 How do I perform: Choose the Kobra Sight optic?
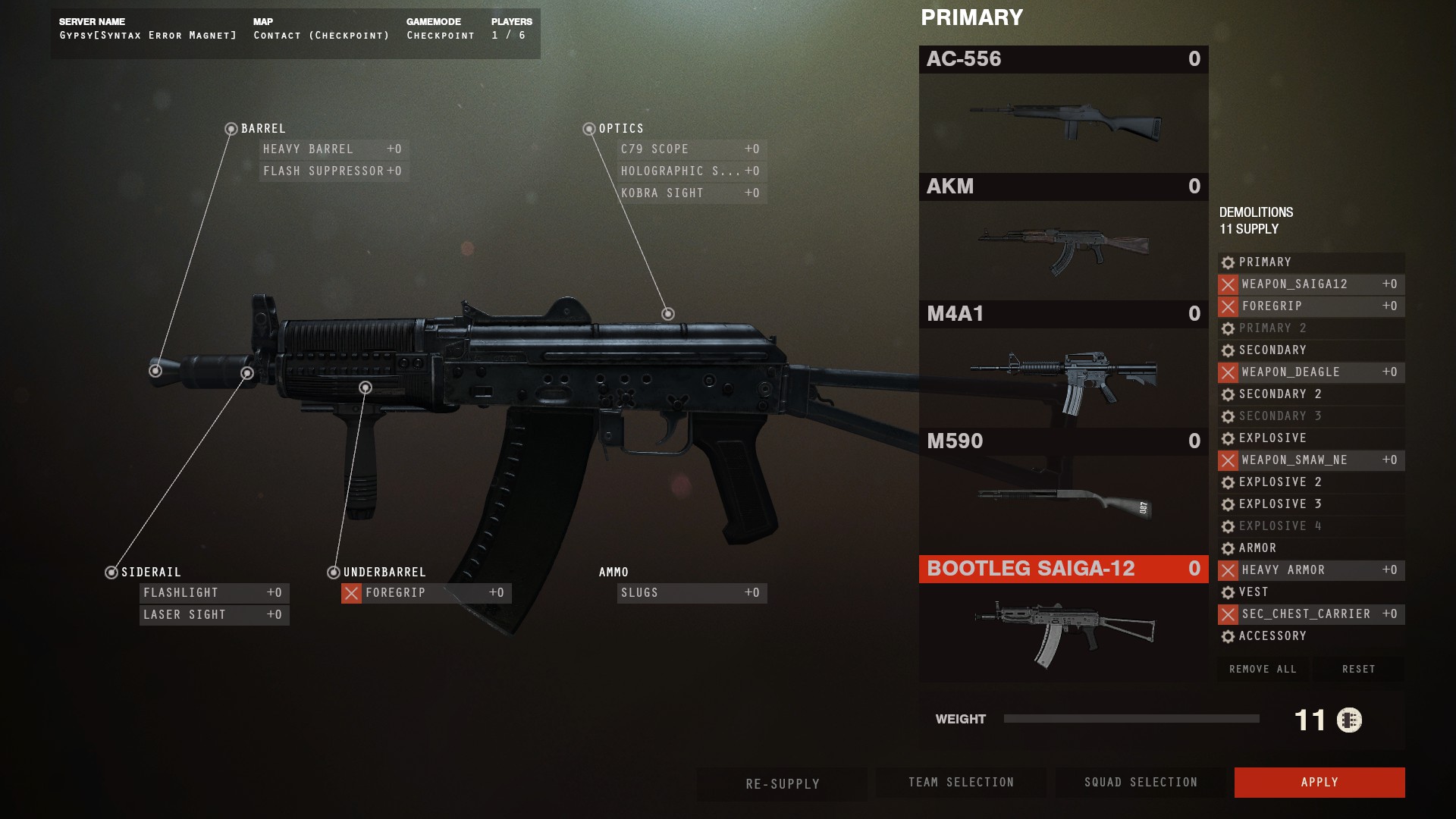click(690, 193)
